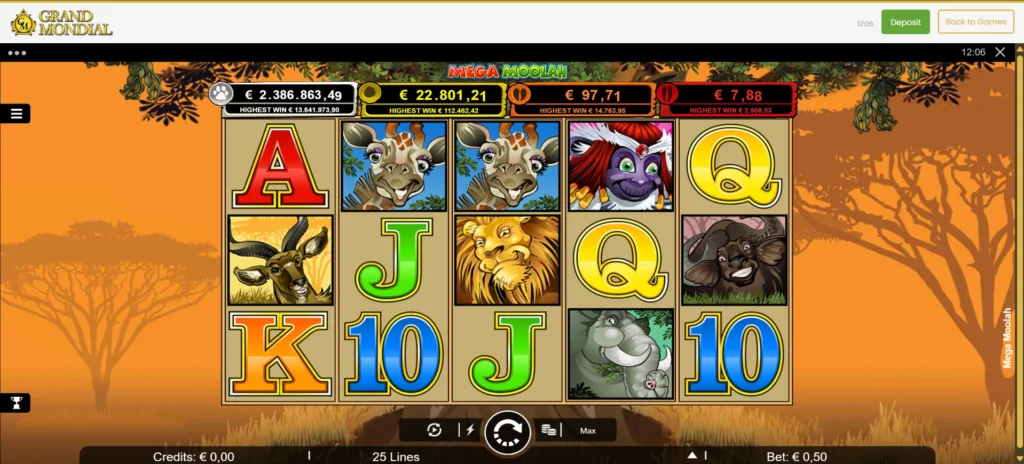Toggle quick spin lightning bolt

pos(469,430)
